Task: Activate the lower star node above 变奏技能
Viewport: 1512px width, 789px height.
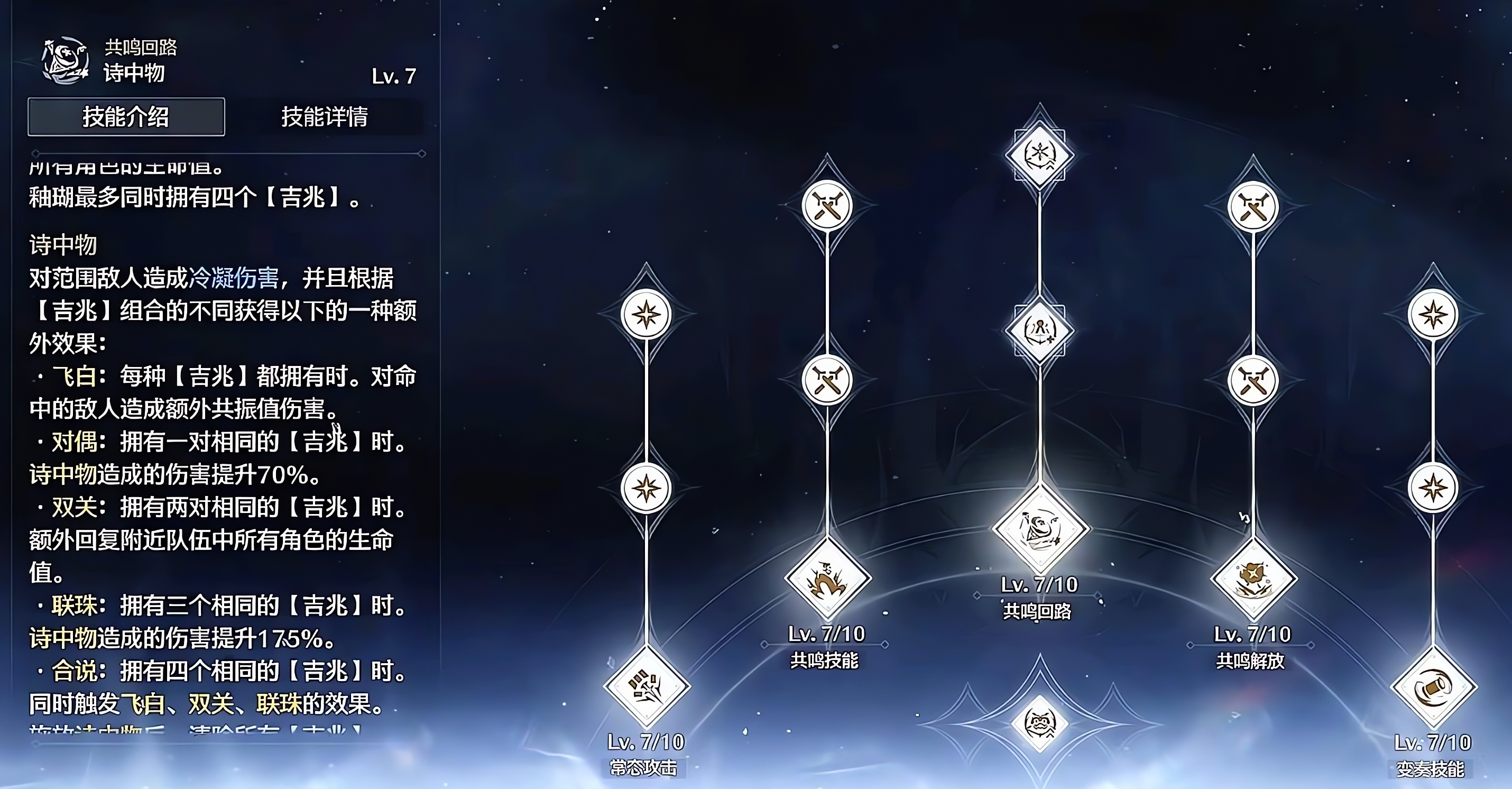Action: coord(1433,488)
